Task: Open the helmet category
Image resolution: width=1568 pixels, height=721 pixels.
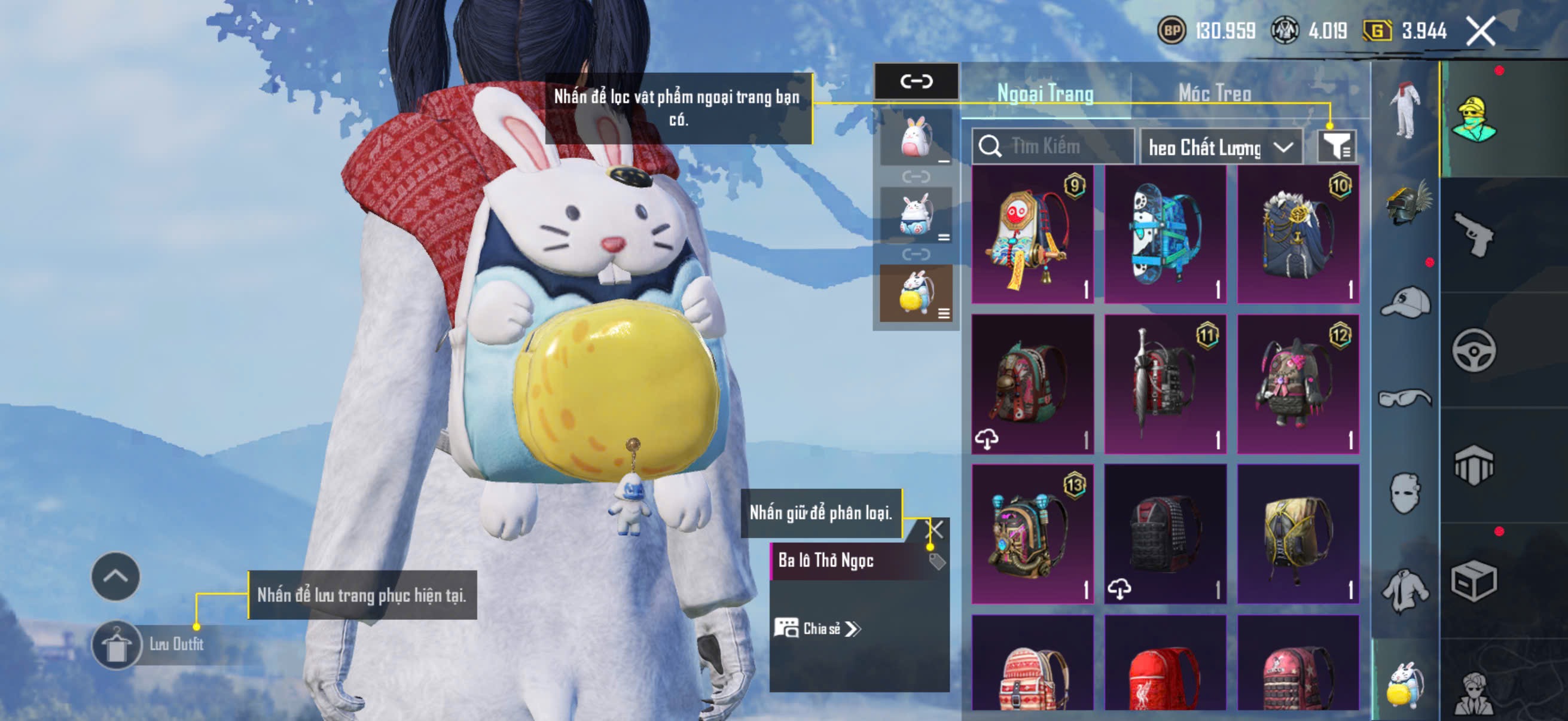Action: 1406,204
